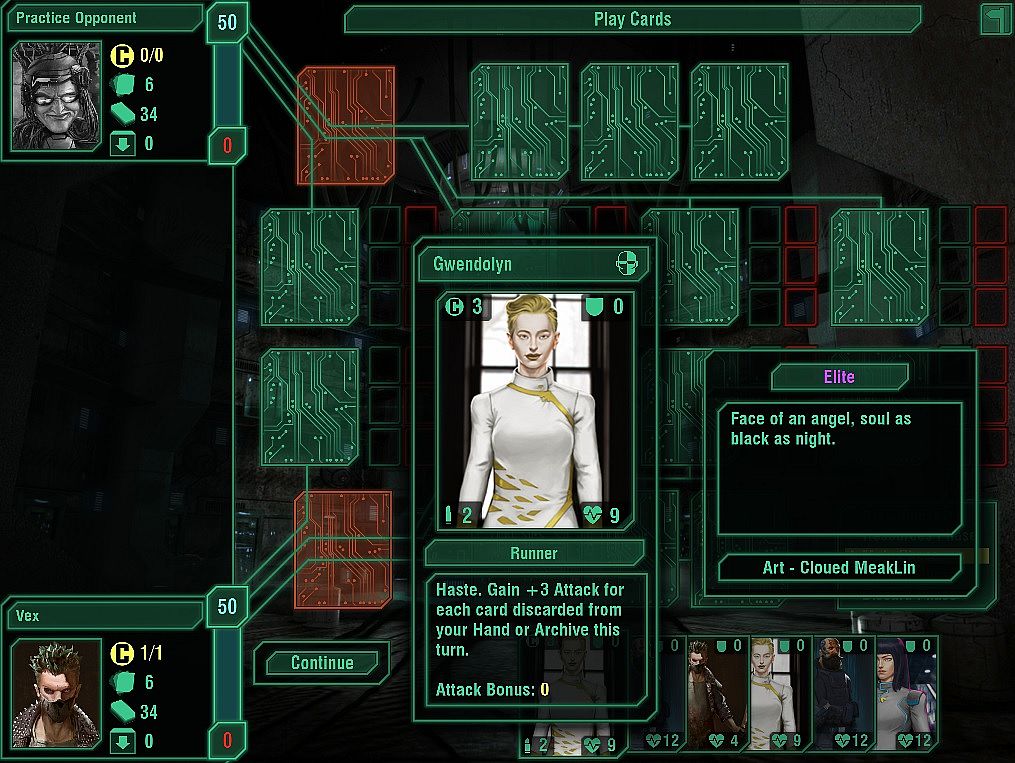Click the red circuit card beside the opponent panel
This screenshot has width=1015, height=763.
click(x=346, y=125)
